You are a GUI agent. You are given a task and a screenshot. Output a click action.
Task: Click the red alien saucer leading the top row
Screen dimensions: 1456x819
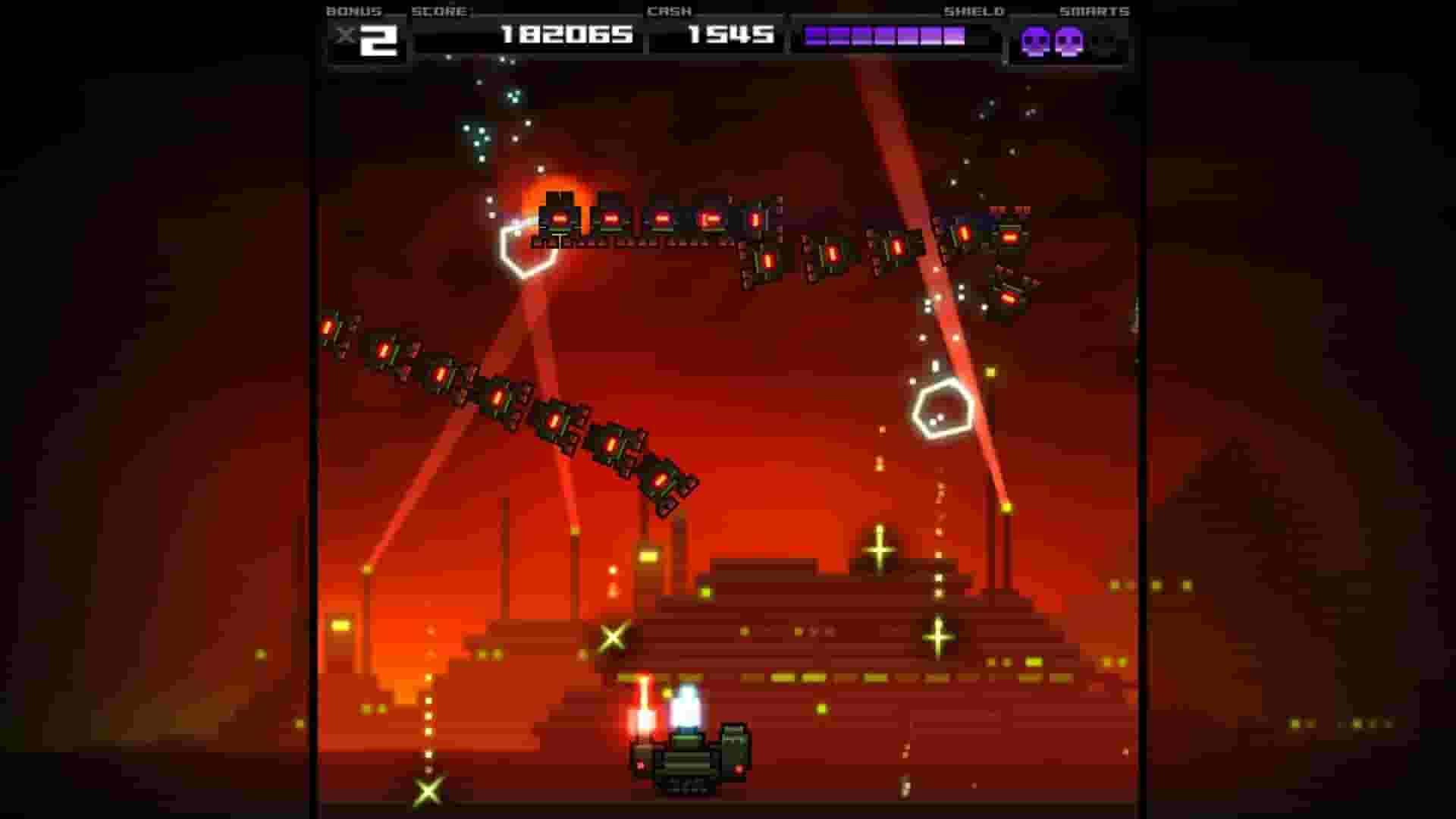tap(561, 220)
